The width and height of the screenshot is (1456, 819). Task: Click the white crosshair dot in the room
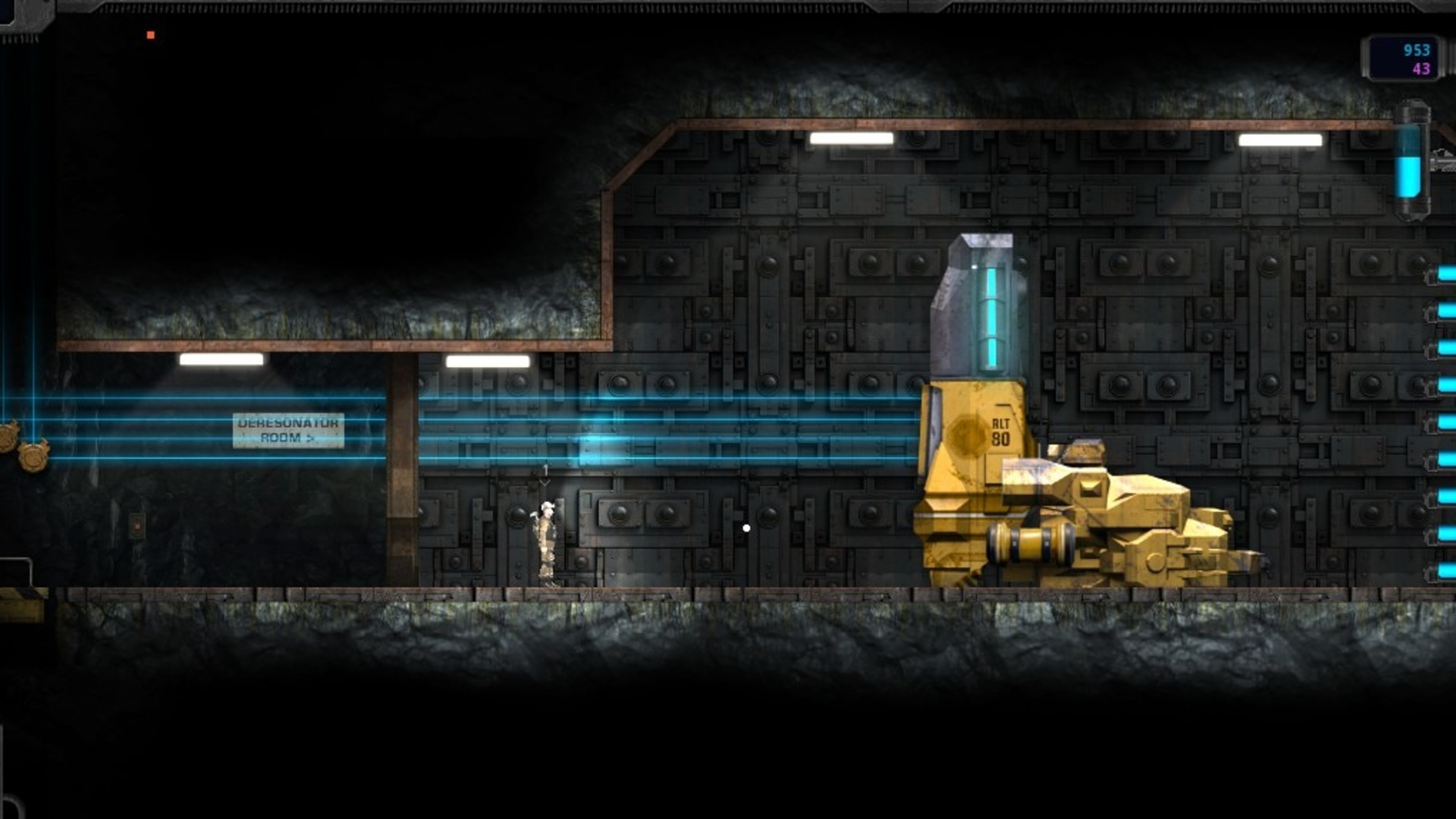coord(746,527)
